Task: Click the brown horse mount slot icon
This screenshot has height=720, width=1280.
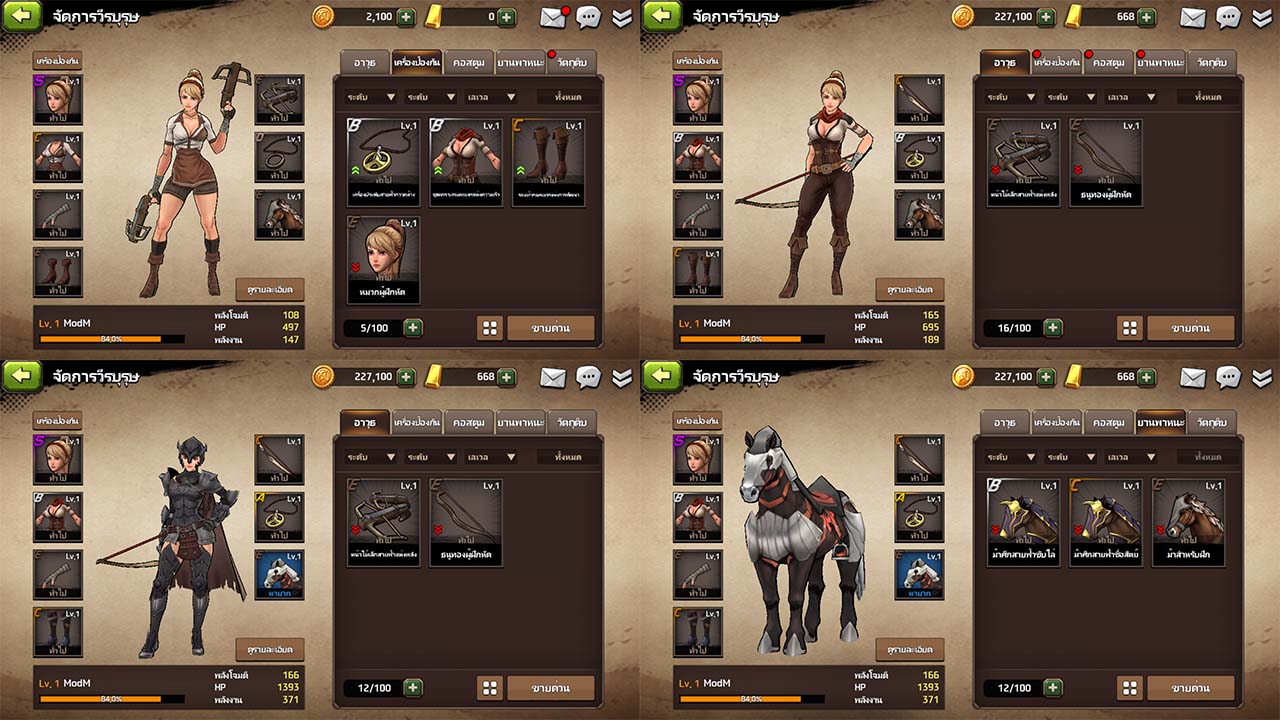Action: [278, 215]
